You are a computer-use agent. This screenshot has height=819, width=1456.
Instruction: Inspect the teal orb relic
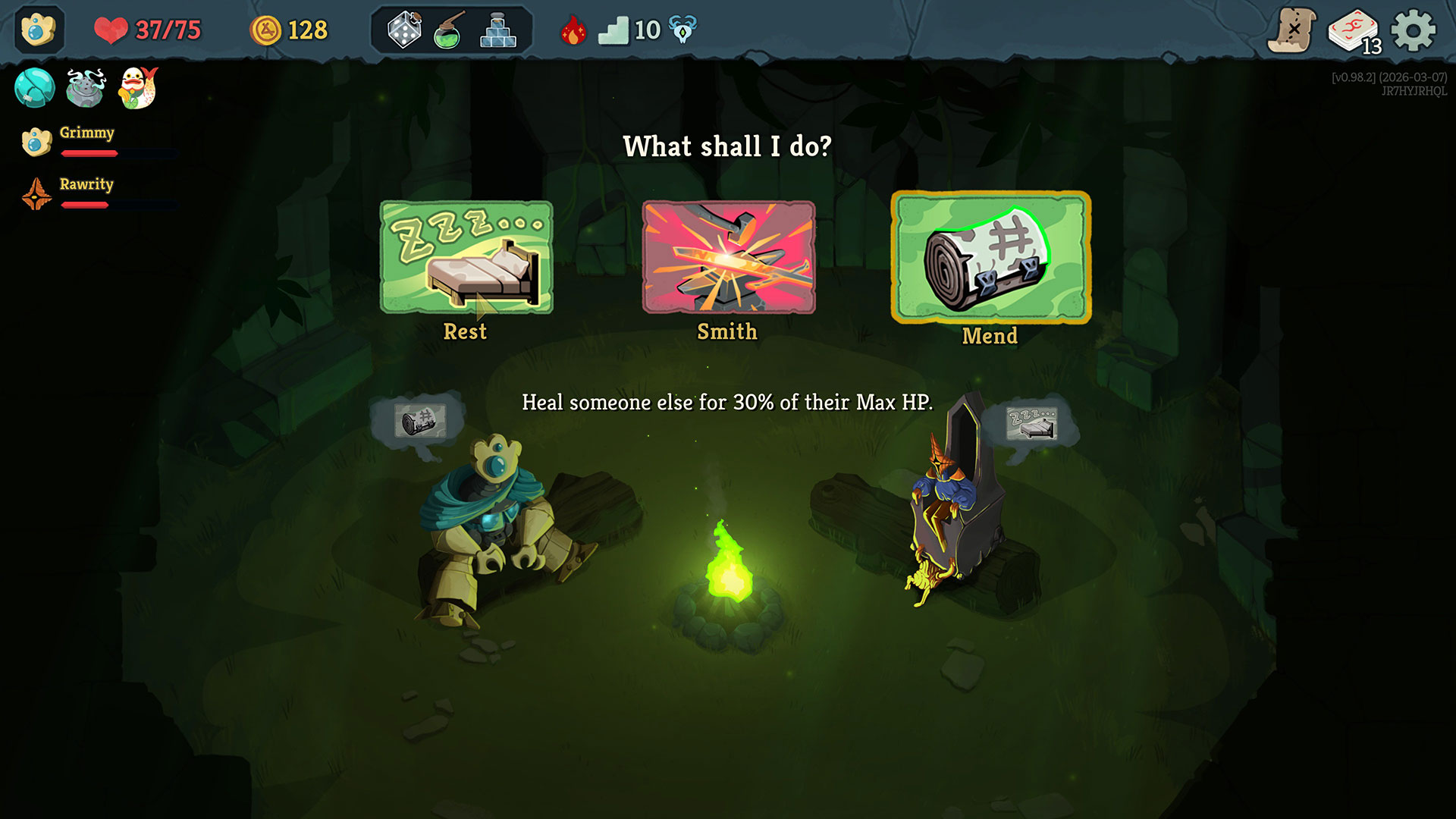tap(34, 88)
